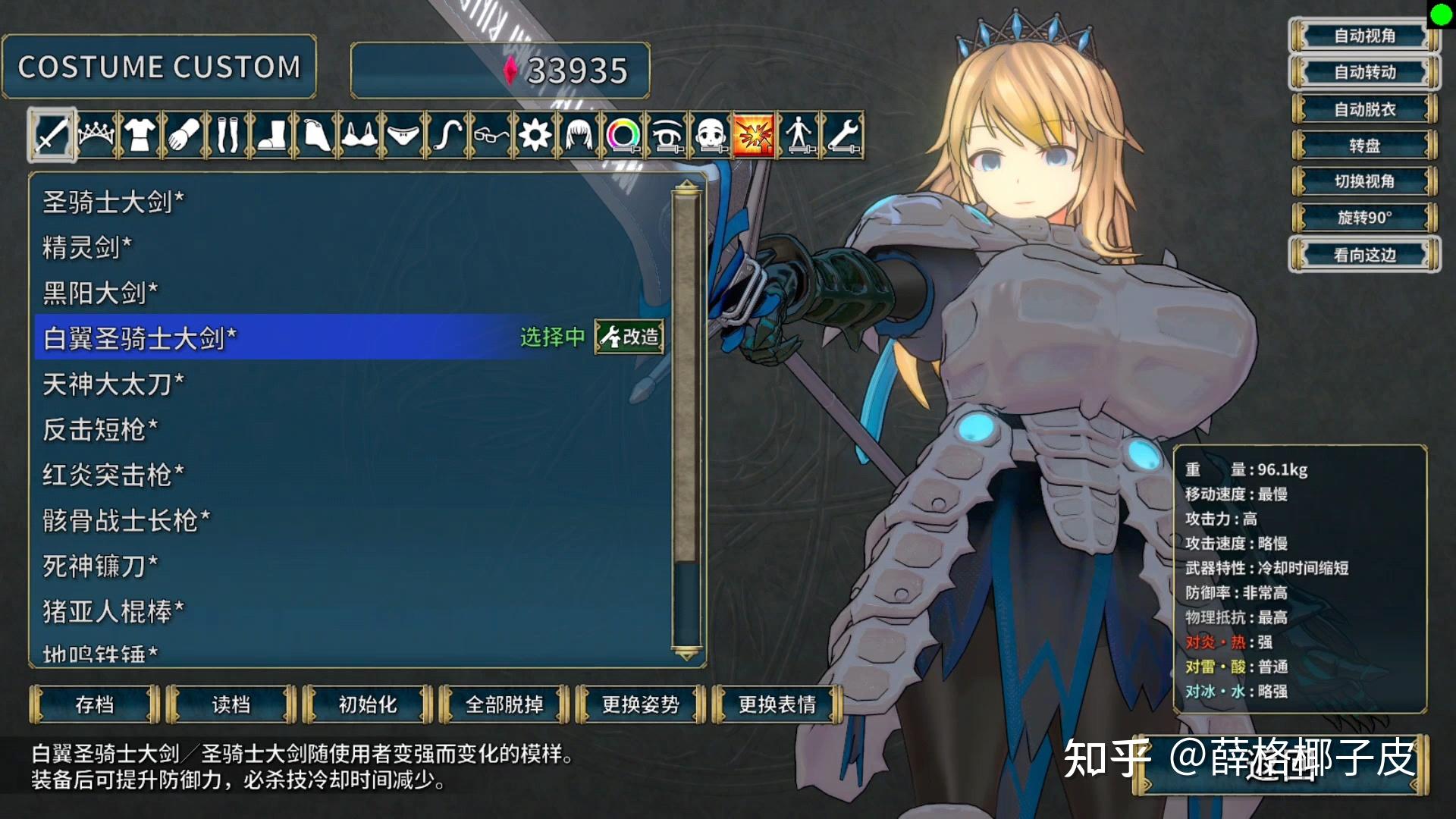Open the shirt clothing category tab
Screen dimensions: 1456x819
coord(140,135)
